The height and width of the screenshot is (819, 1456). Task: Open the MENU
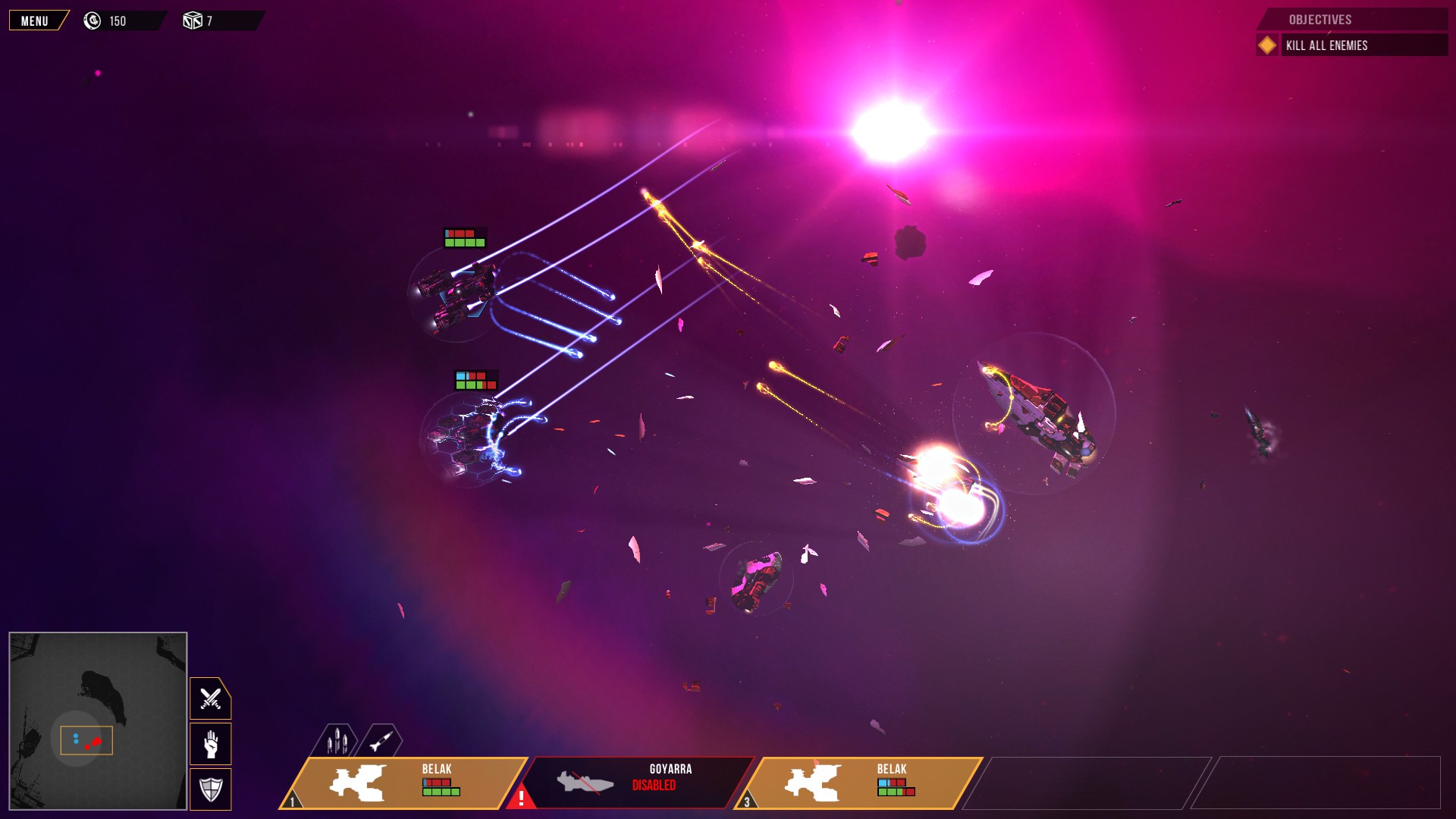(34, 20)
